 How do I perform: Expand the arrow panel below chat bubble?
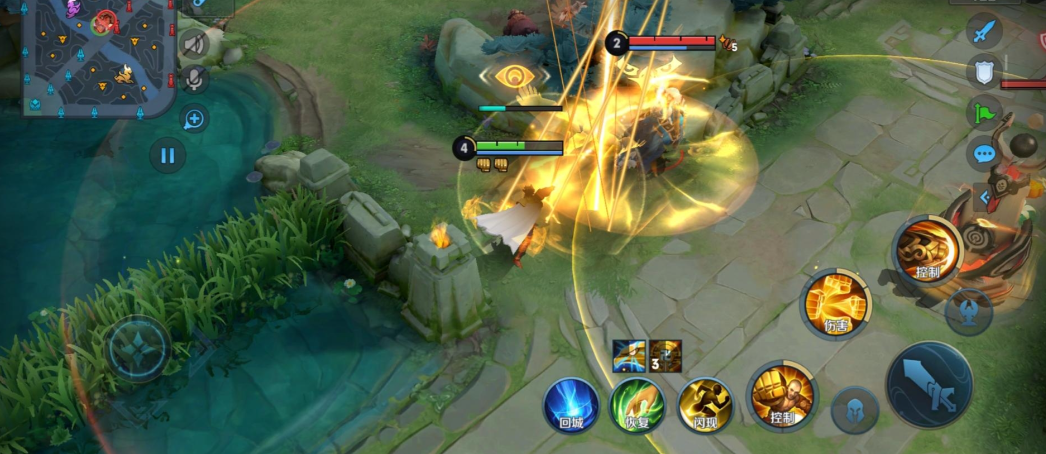(984, 197)
